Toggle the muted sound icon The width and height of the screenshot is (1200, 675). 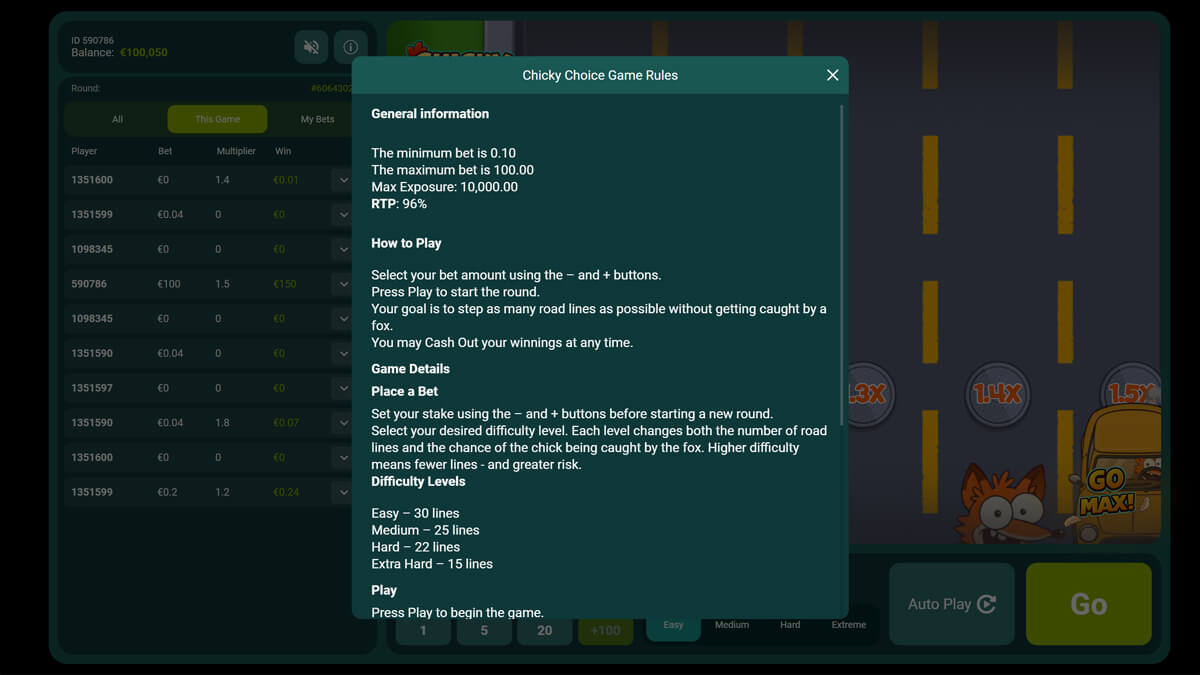click(312, 47)
